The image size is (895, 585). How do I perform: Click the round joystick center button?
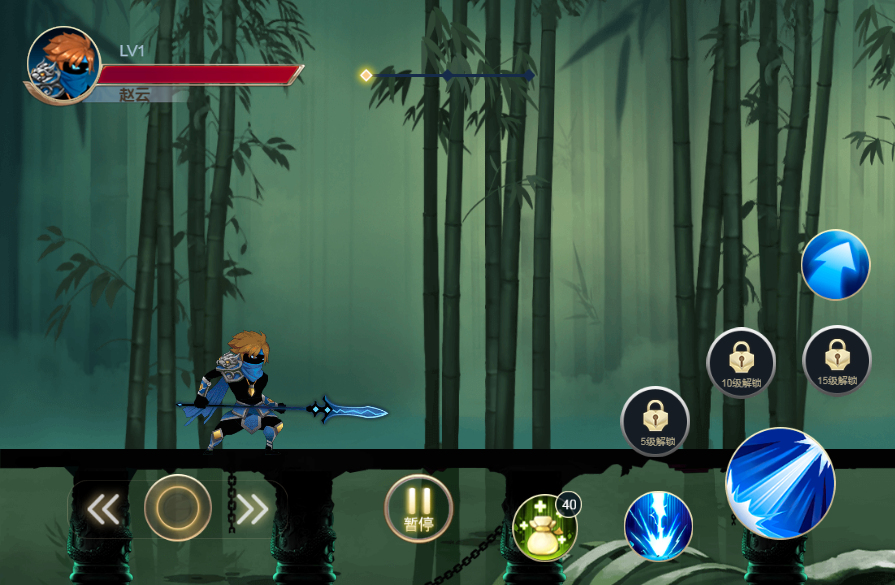178,508
